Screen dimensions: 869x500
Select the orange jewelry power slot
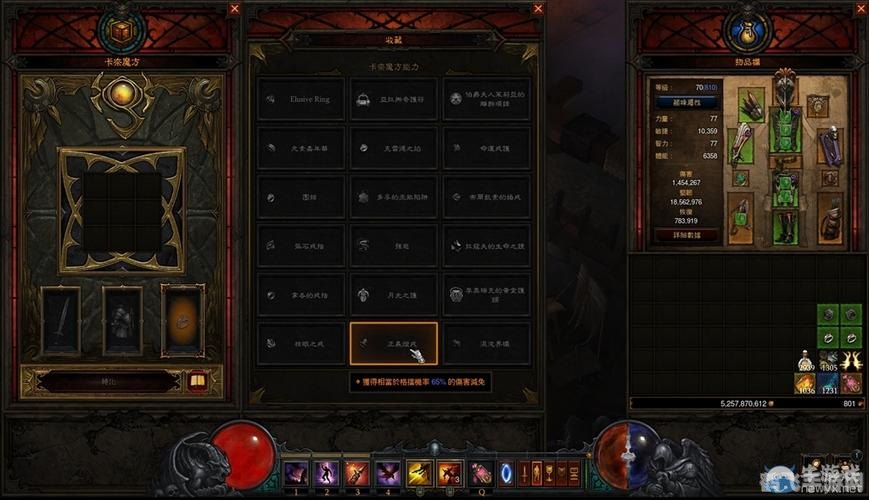pos(183,320)
